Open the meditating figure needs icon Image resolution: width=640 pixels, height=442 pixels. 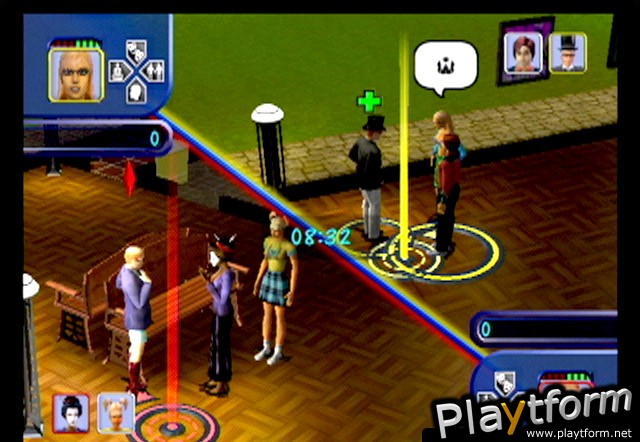(117, 72)
